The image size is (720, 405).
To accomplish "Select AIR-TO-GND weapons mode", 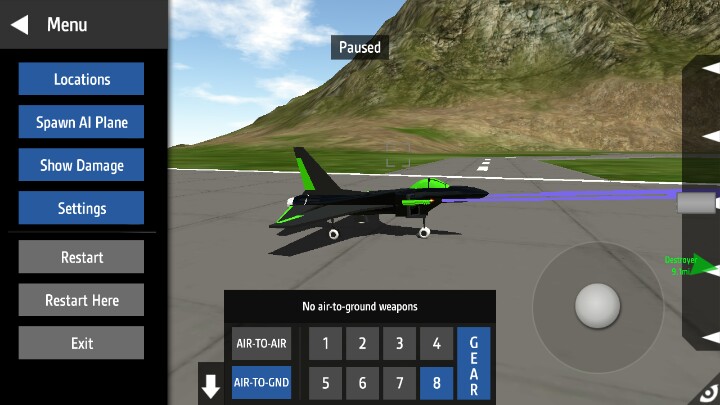I will click(x=261, y=382).
